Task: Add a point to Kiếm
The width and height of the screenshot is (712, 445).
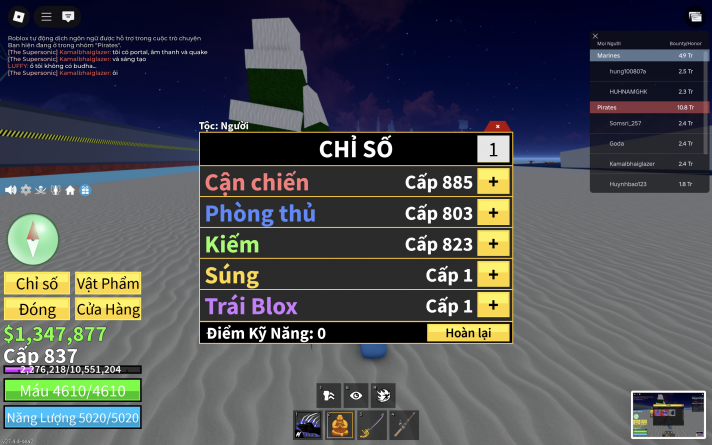Action: [493, 244]
